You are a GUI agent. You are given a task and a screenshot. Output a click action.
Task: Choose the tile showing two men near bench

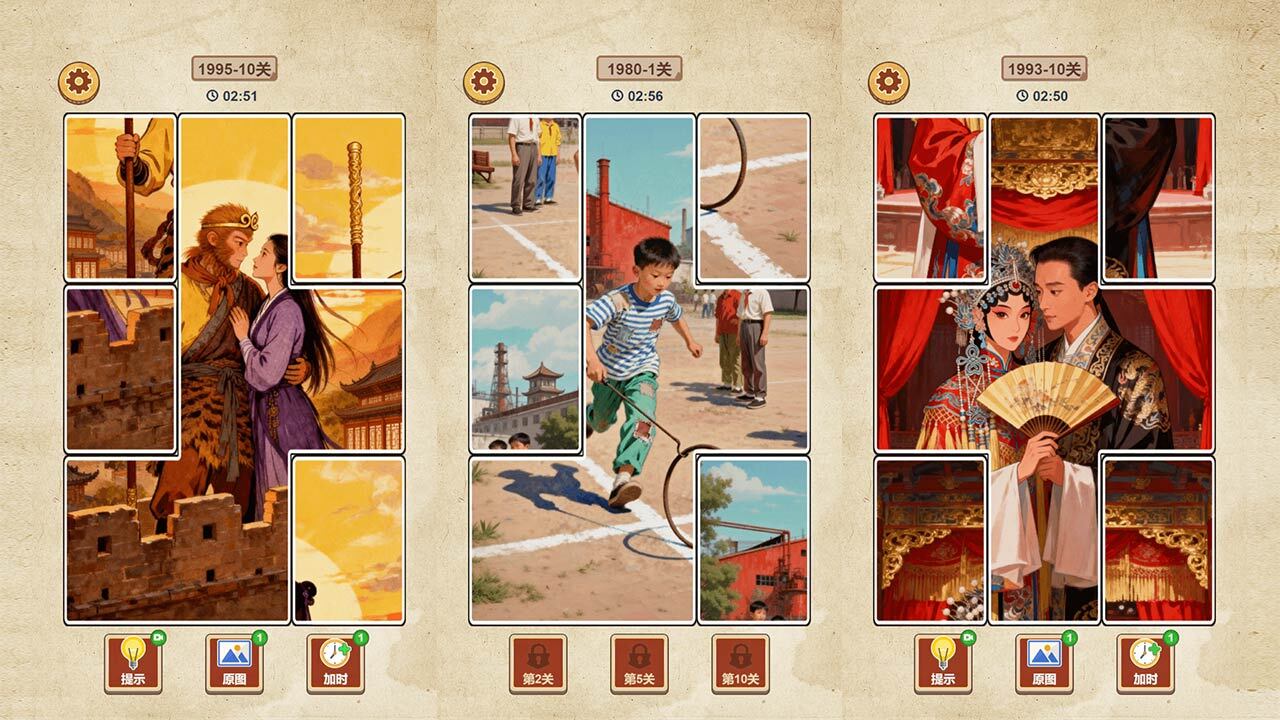point(525,198)
